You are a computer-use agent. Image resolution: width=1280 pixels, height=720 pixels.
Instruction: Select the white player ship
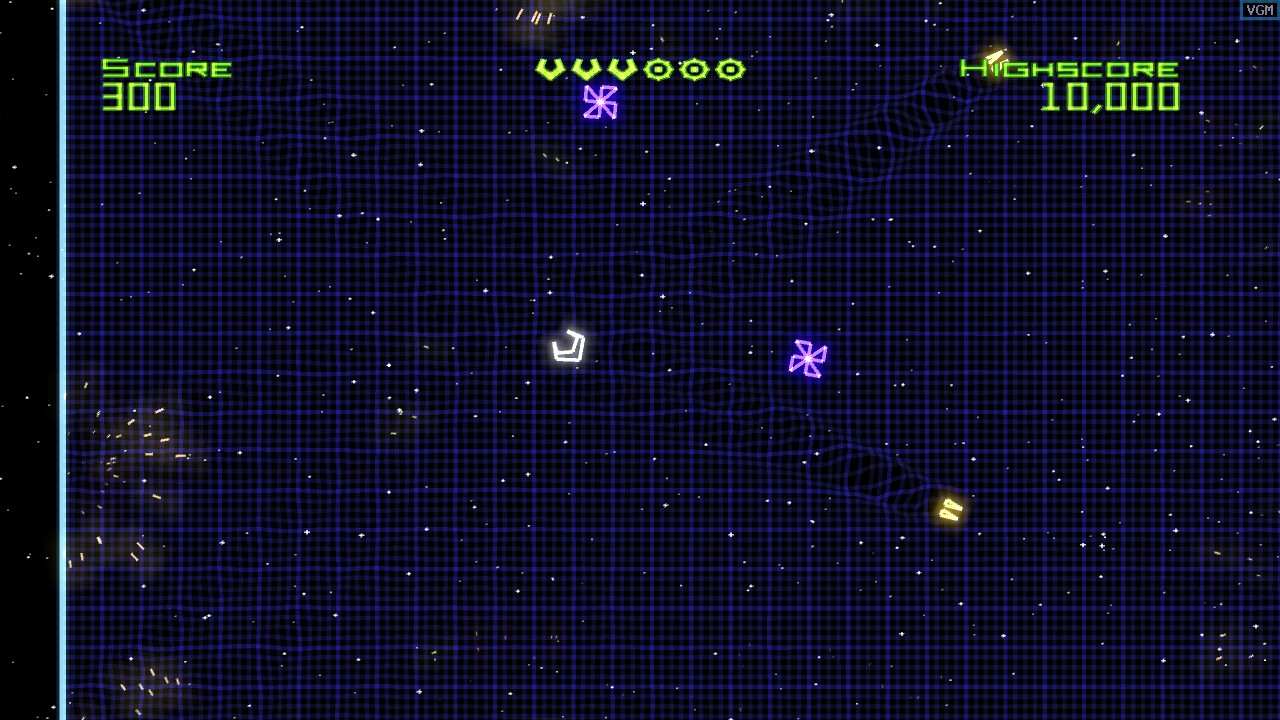click(568, 347)
